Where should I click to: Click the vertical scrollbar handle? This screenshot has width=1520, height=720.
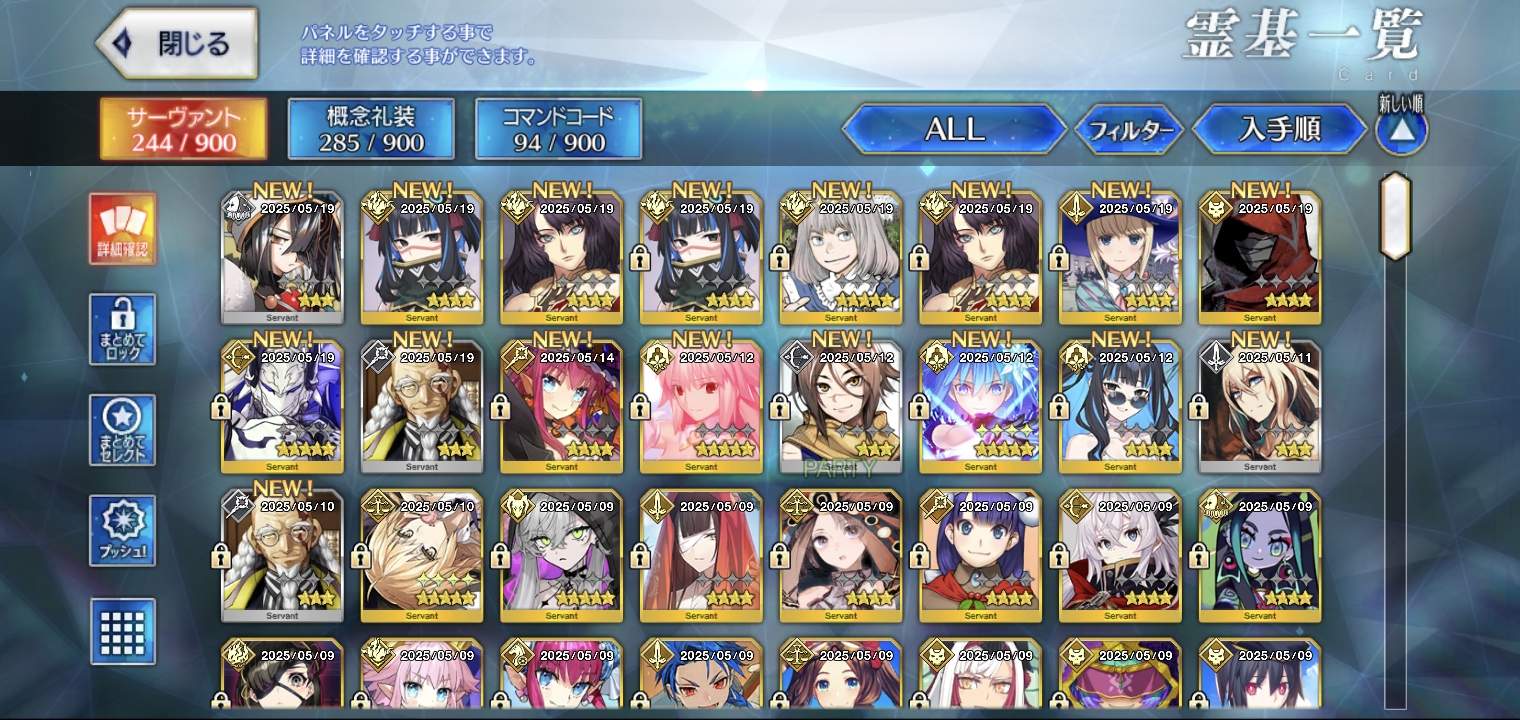click(x=1394, y=217)
